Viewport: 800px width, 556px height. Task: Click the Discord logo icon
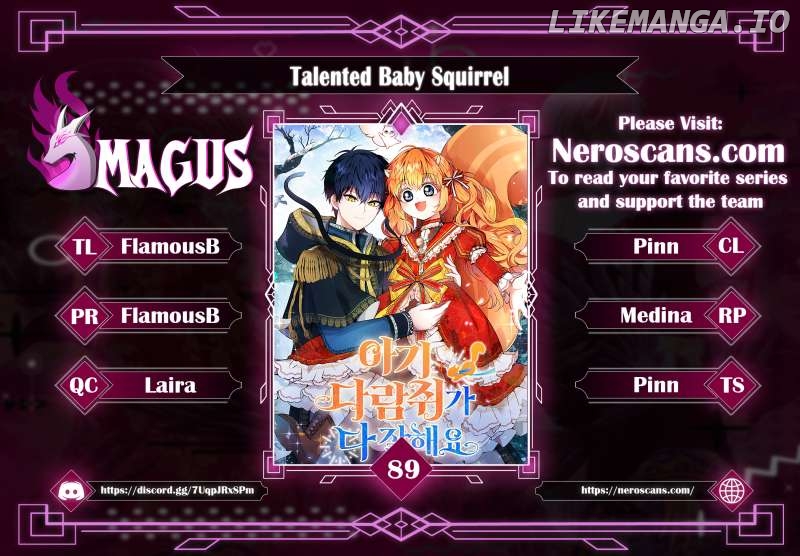tap(74, 491)
